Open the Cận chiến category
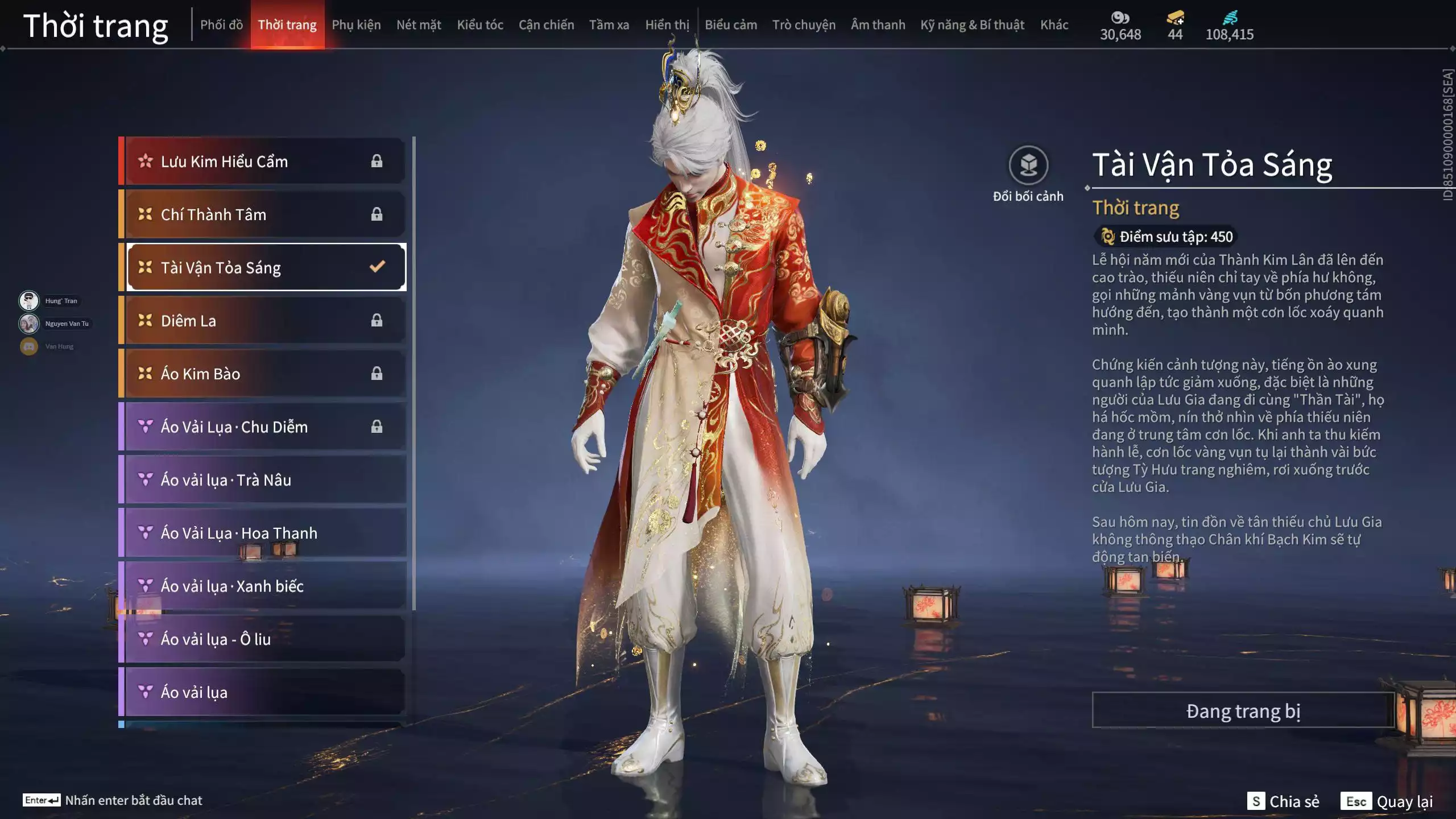 pyautogui.click(x=546, y=25)
